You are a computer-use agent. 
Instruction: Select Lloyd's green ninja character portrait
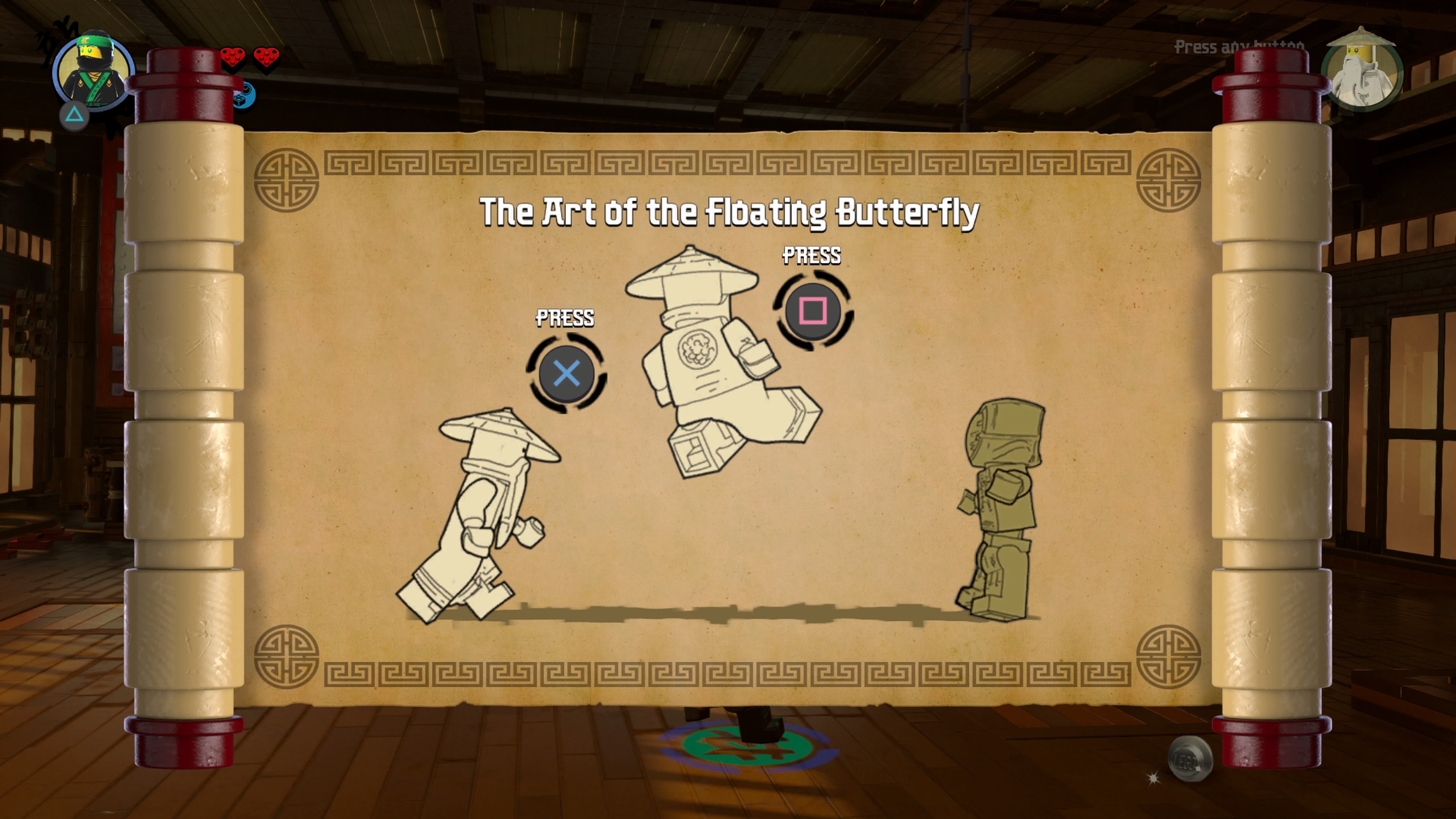93,71
